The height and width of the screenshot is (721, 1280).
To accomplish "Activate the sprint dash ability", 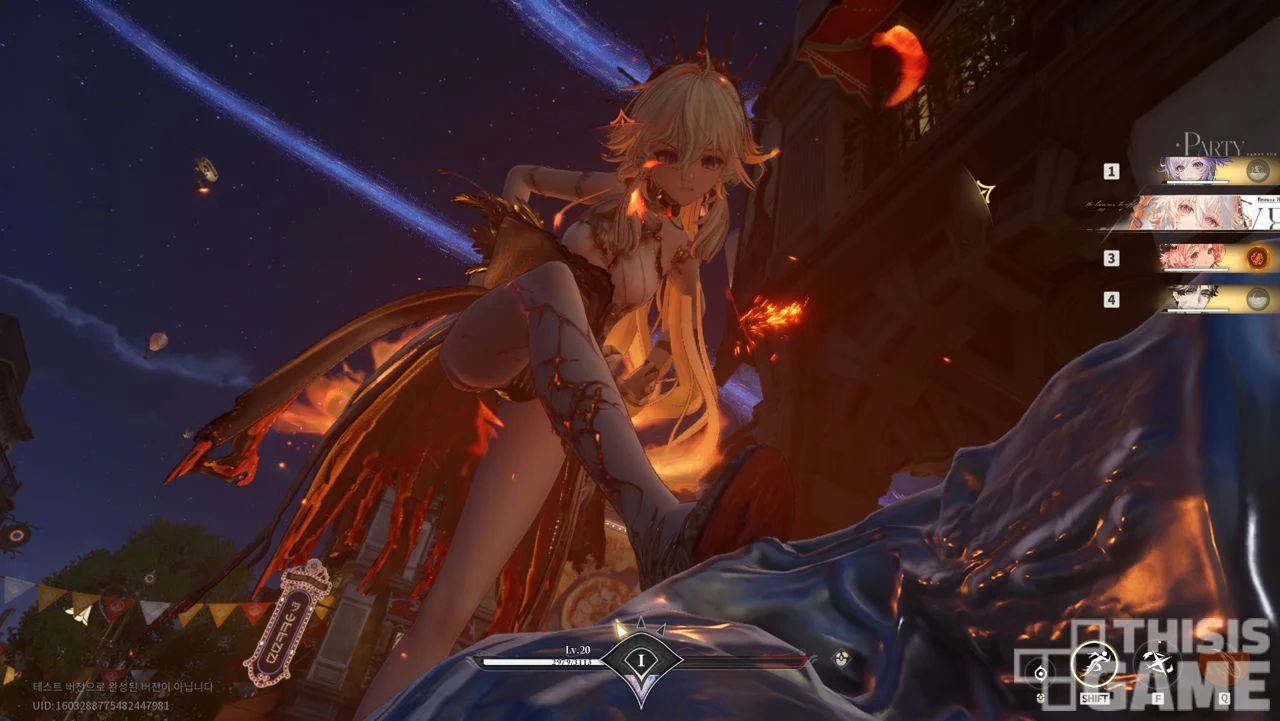I will tap(1093, 662).
